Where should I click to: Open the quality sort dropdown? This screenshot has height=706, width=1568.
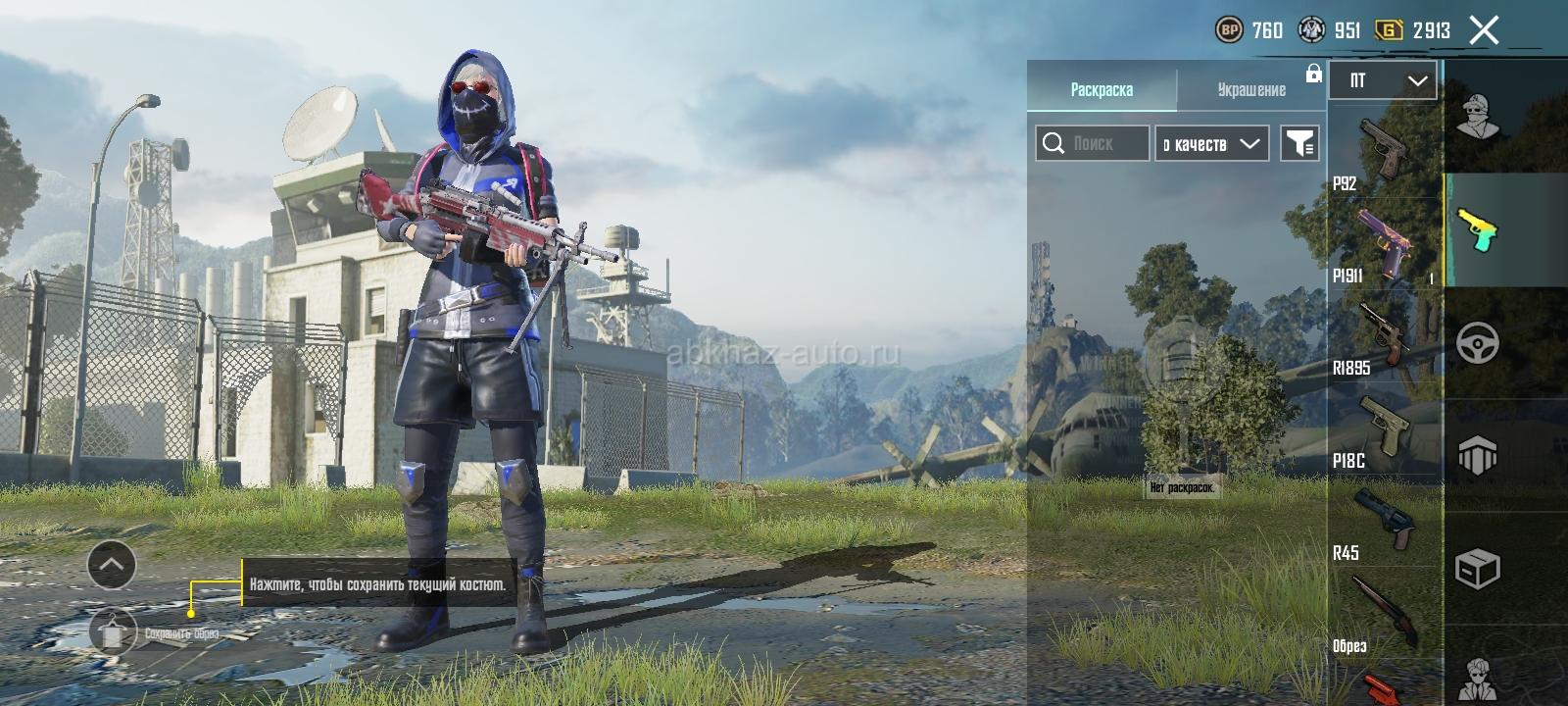1212,143
